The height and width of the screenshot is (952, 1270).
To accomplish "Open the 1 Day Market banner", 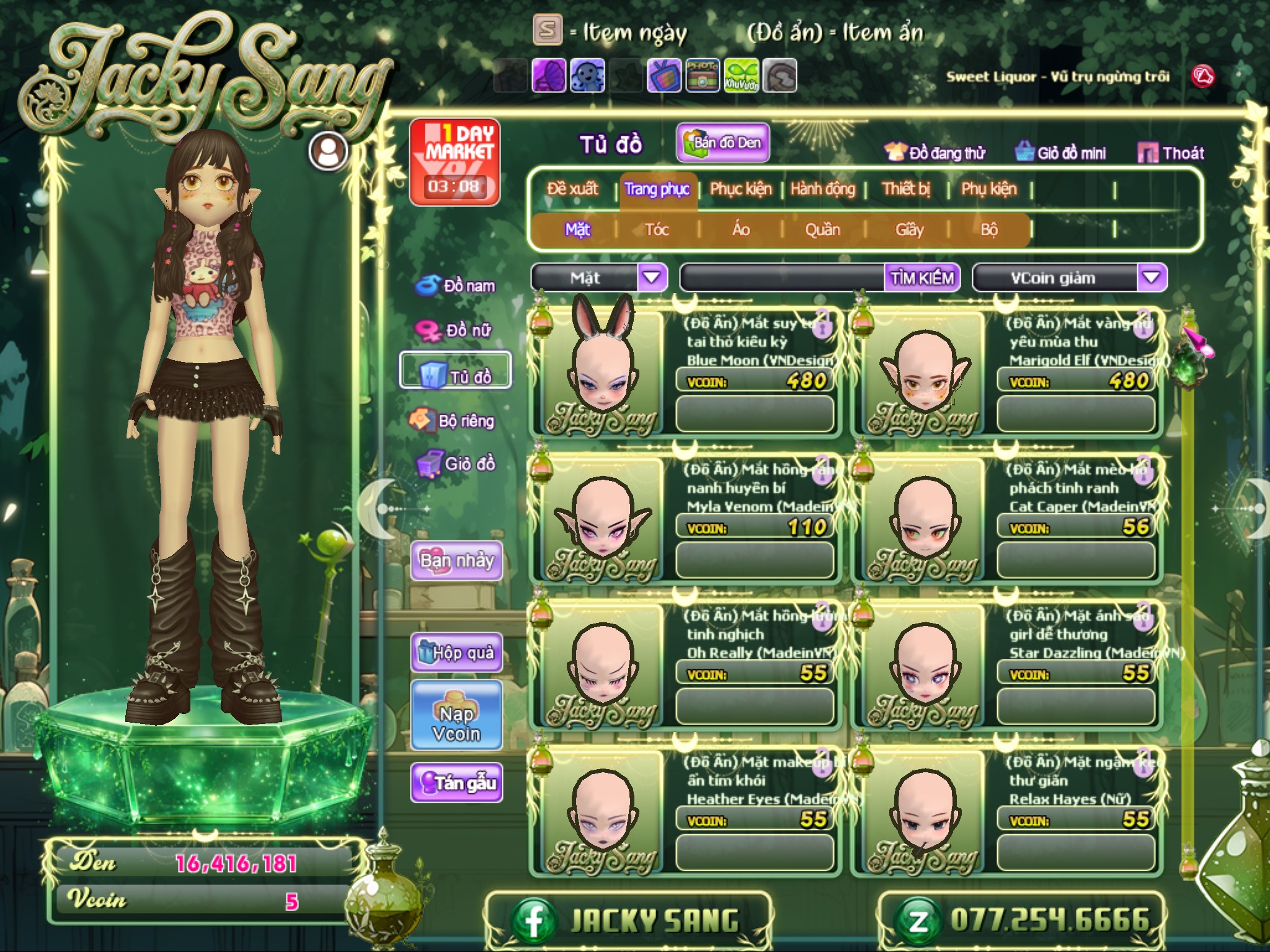I will (455, 162).
